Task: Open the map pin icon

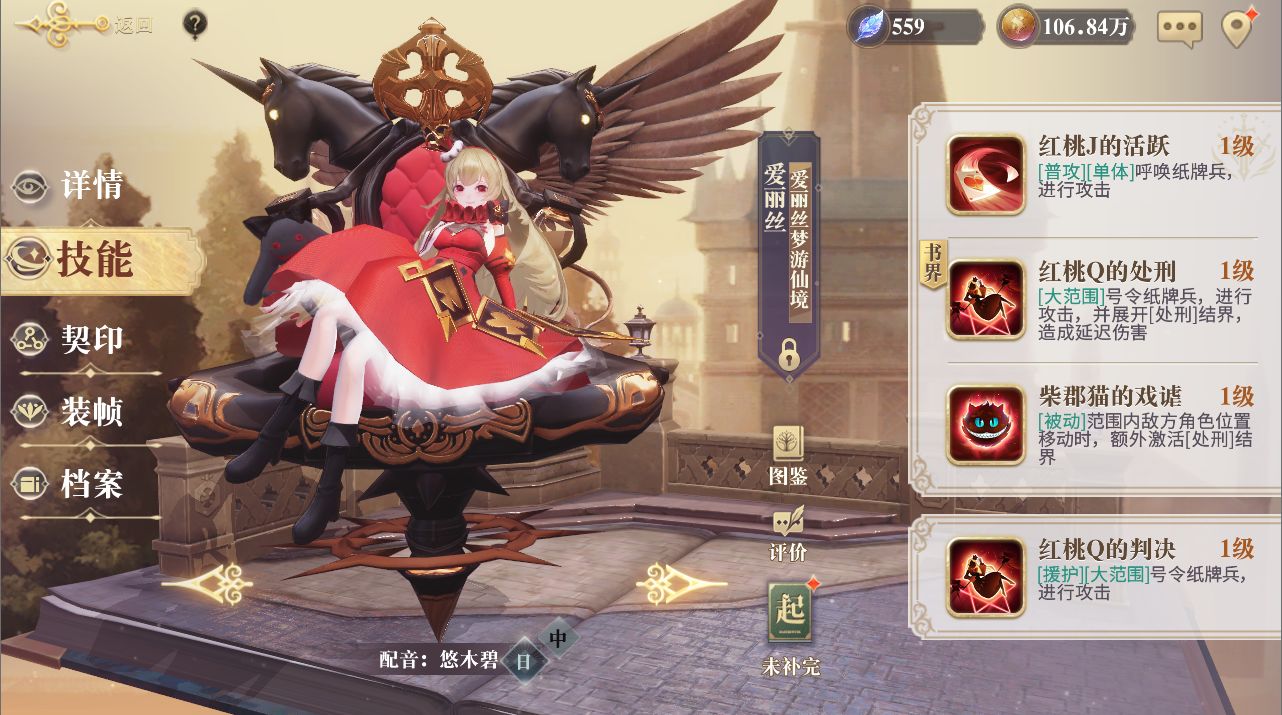Action: (1238, 28)
